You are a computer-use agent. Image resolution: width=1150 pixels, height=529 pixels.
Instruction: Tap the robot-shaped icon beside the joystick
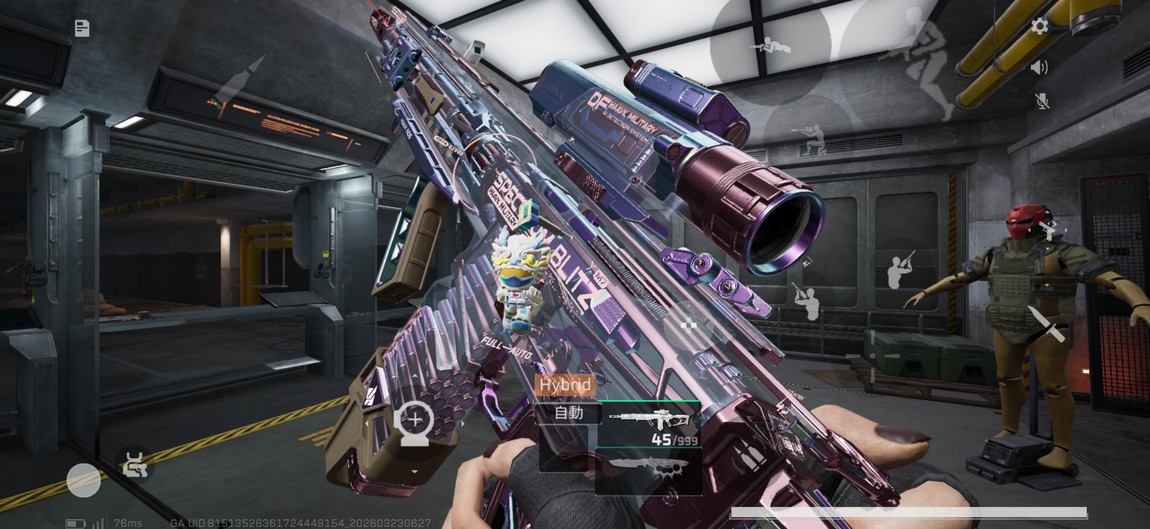pos(136,464)
